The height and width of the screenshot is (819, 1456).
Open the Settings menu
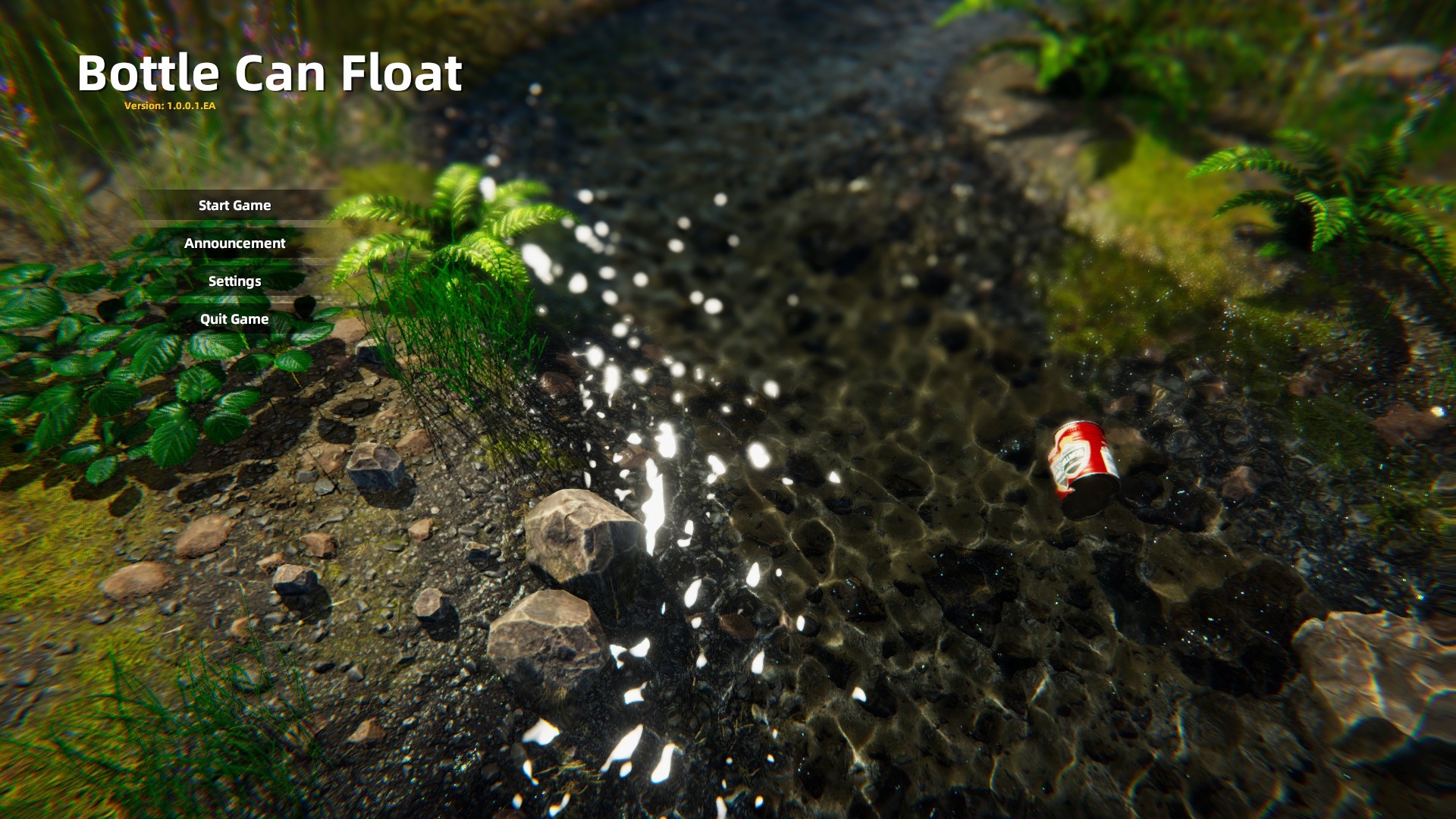tap(234, 281)
